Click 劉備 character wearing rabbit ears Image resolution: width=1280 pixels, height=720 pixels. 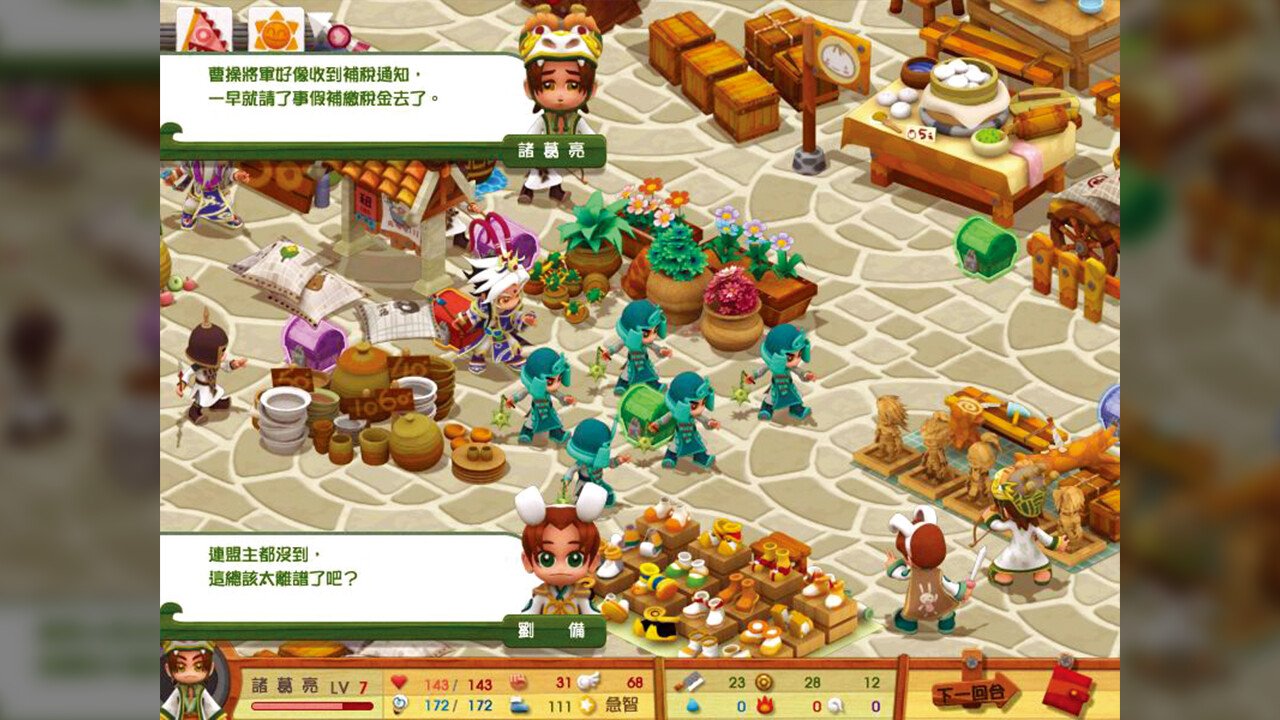[x=562, y=560]
